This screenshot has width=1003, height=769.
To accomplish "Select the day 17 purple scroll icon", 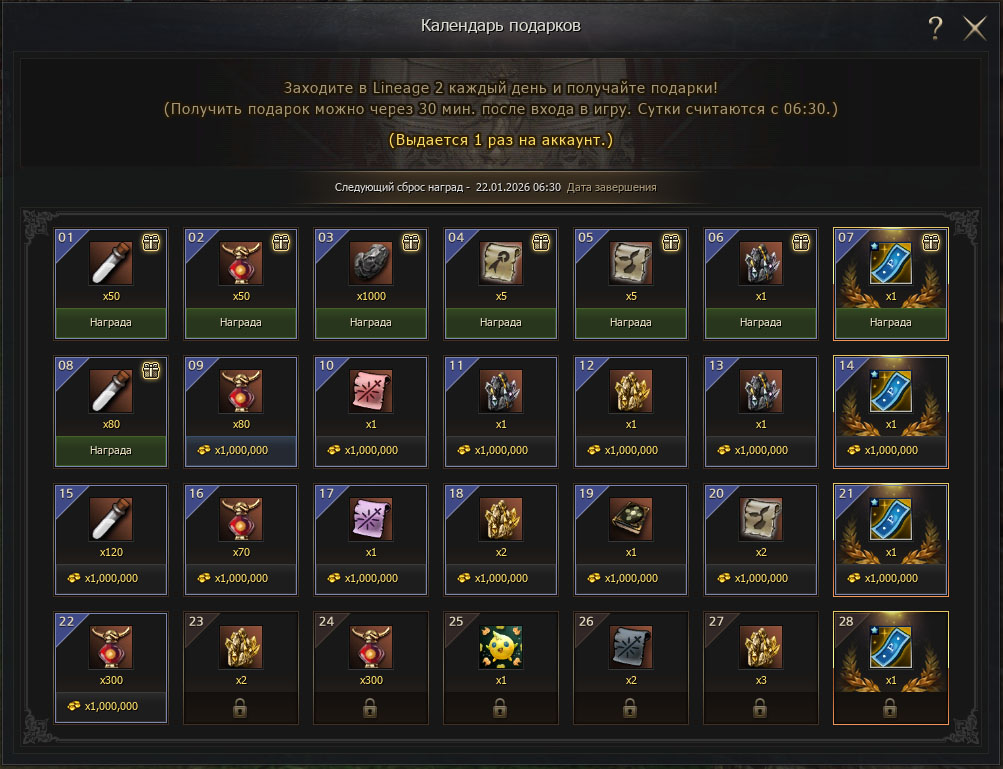I will click(x=370, y=521).
